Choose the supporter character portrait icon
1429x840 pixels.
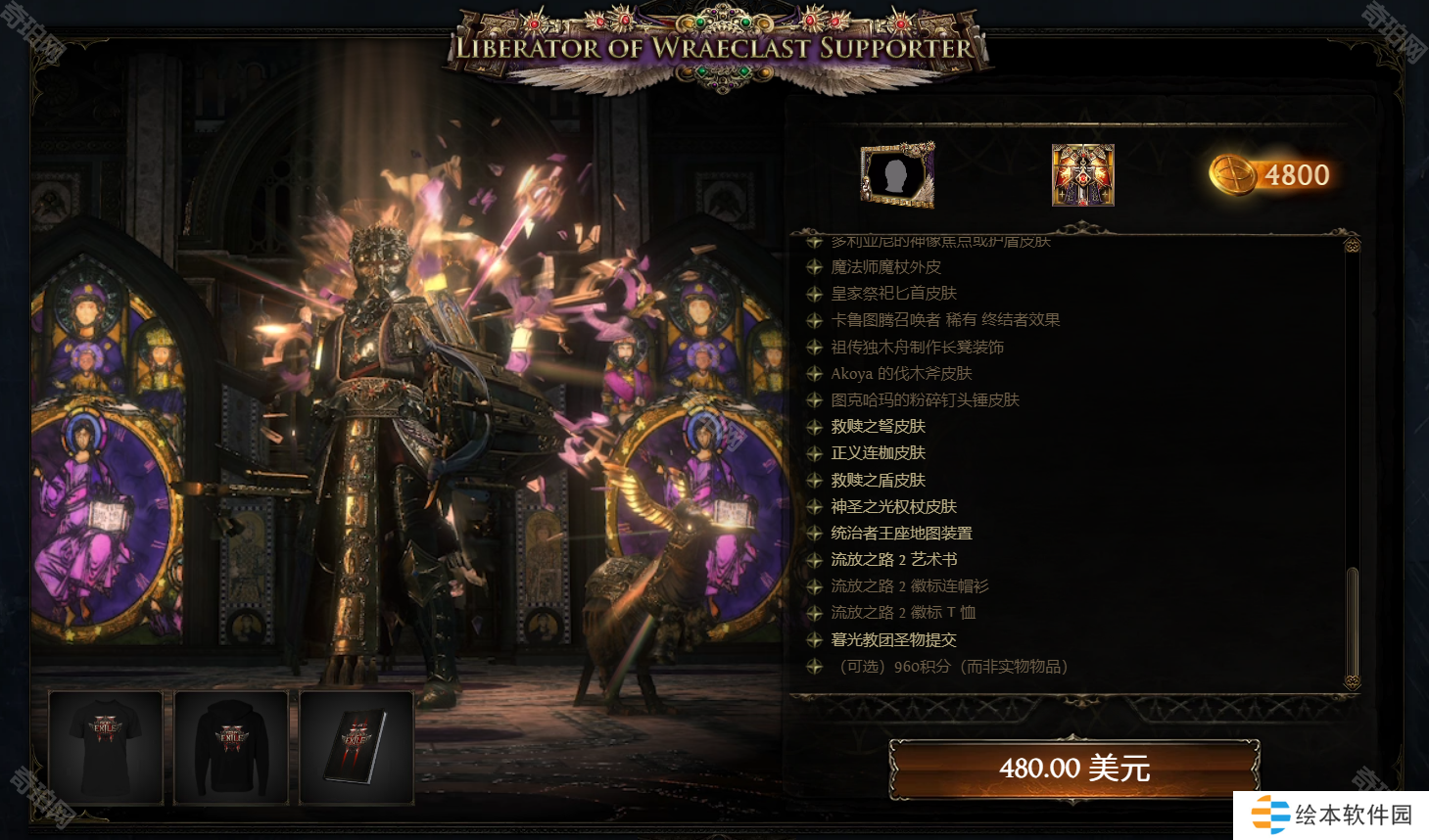tap(1082, 175)
